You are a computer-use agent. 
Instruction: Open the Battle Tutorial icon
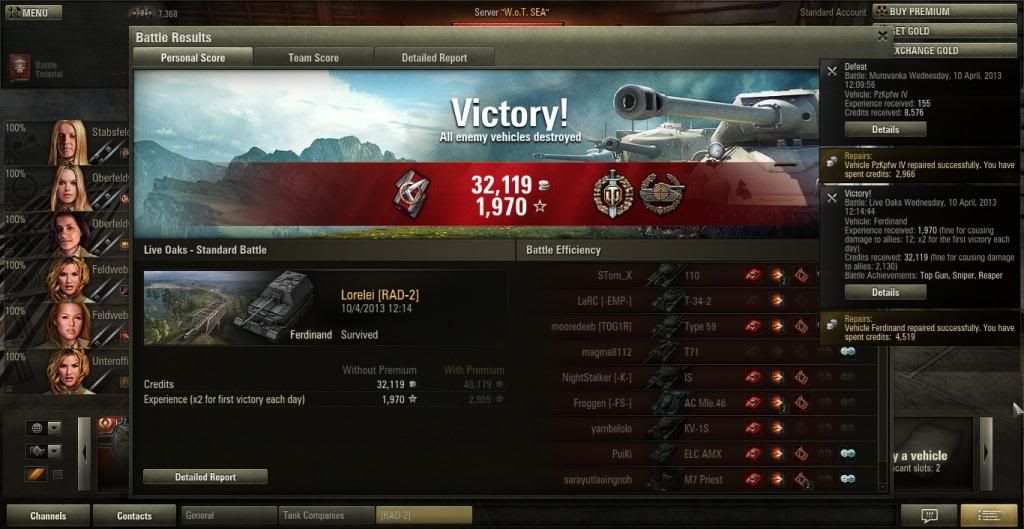pyautogui.click(x=21, y=68)
